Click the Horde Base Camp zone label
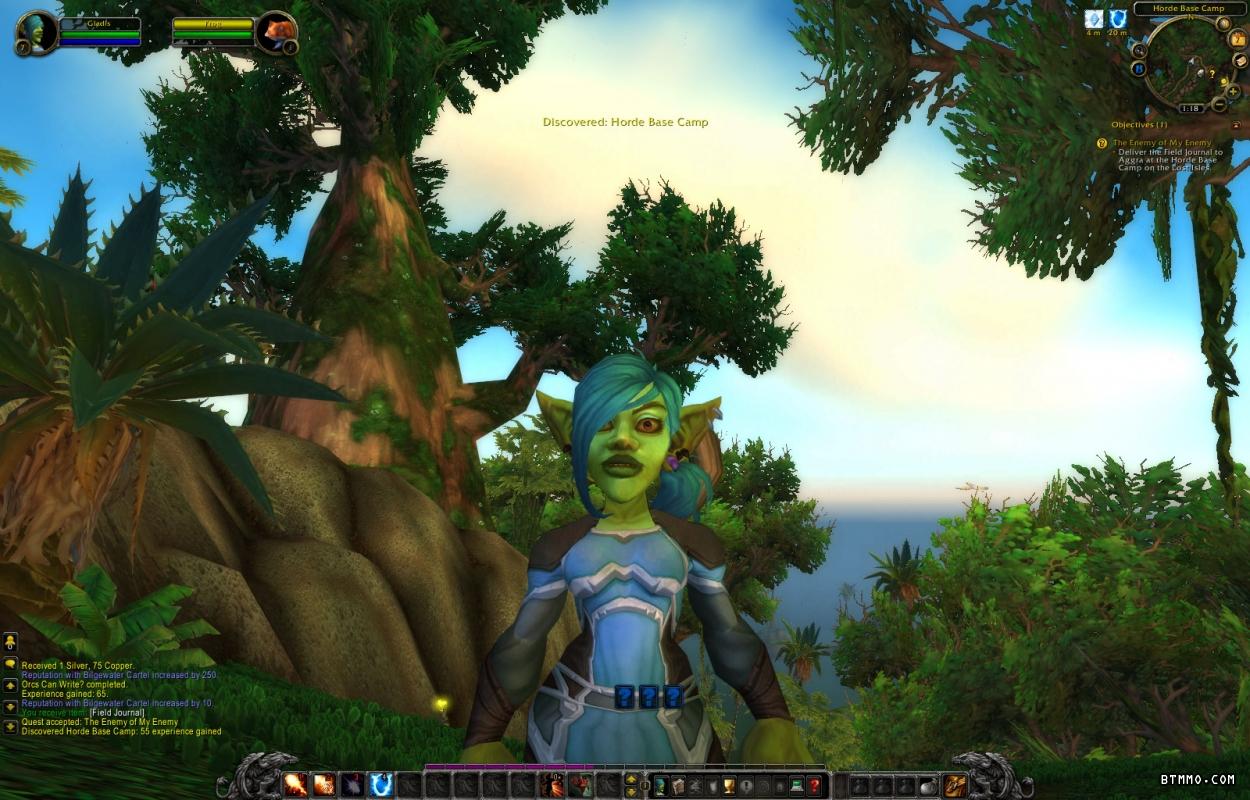The width and height of the screenshot is (1250, 800). click(x=1188, y=9)
